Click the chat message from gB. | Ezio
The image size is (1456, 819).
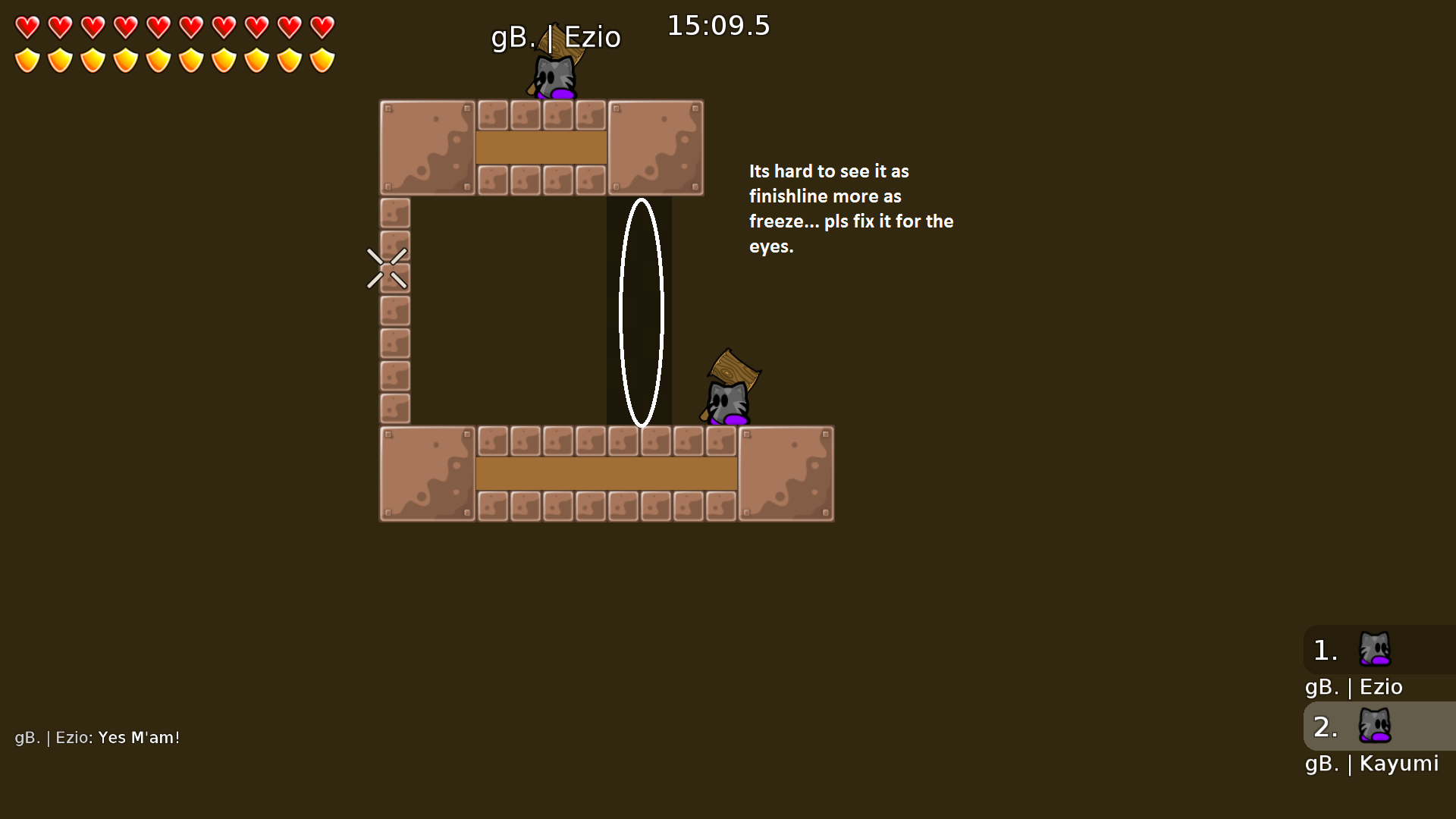97,736
